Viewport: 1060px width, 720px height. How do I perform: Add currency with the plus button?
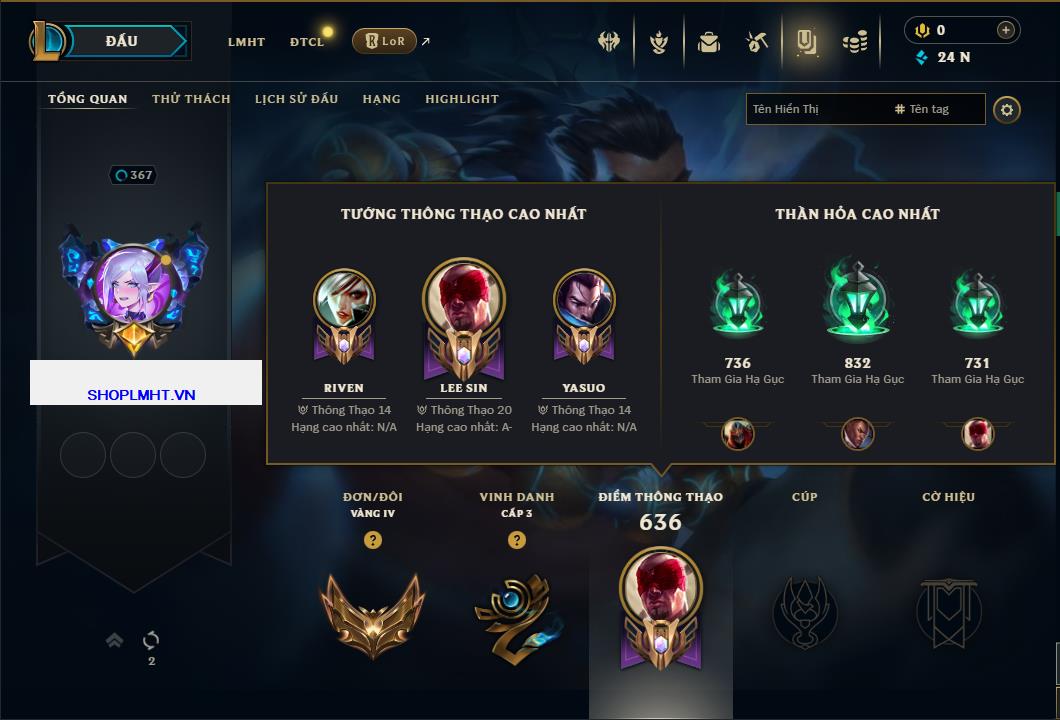coord(1006,30)
